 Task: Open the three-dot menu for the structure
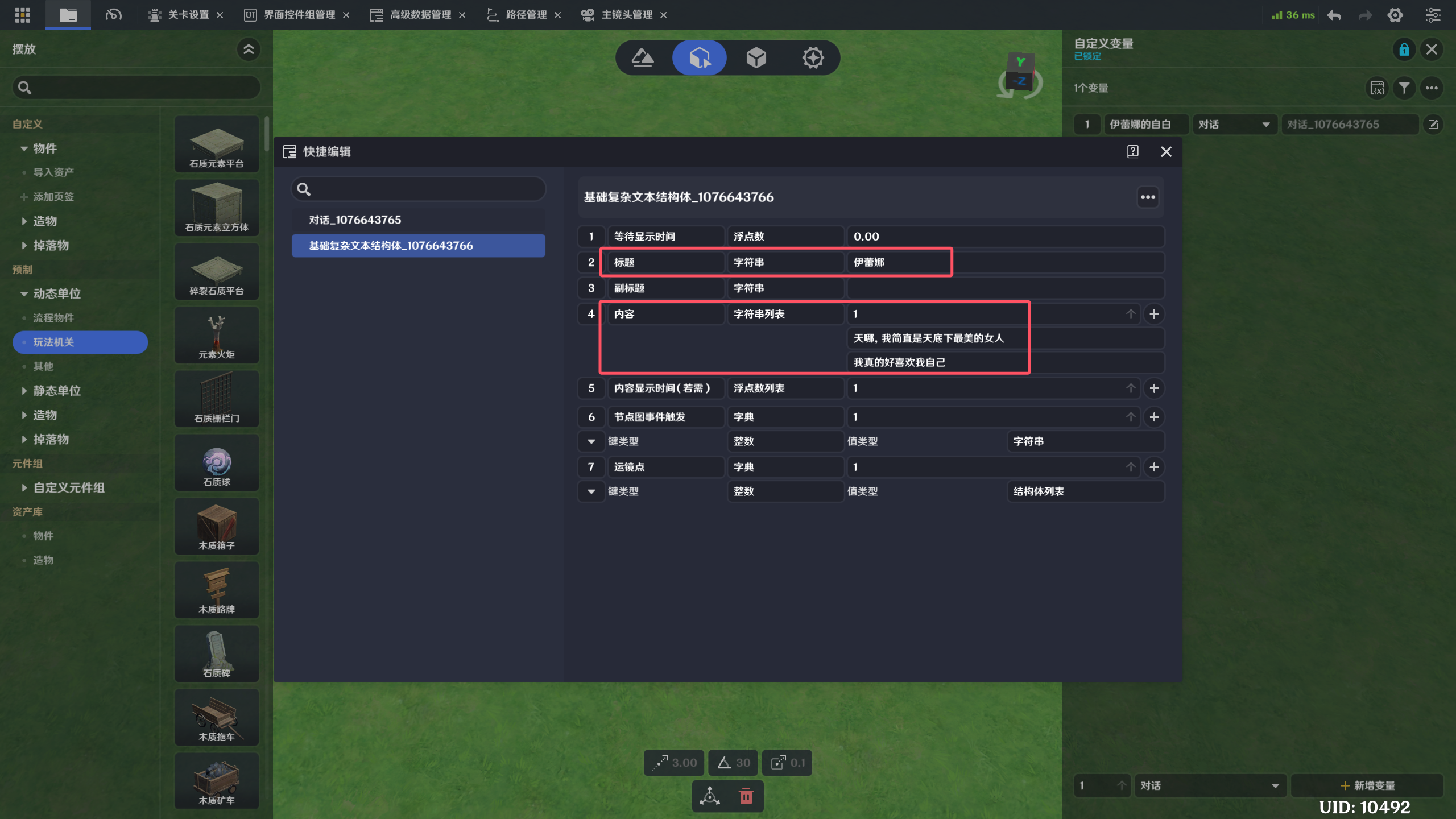click(1148, 197)
